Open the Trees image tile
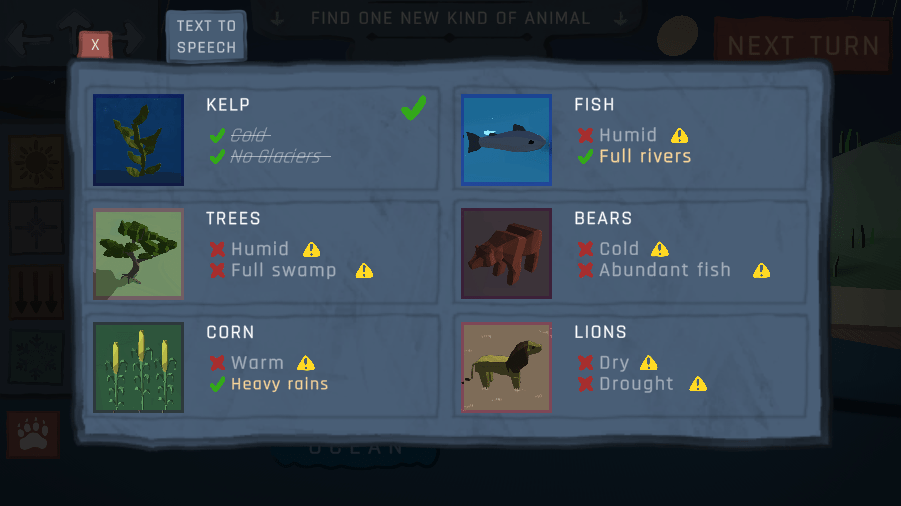The width and height of the screenshot is (901, 506). click(138, 254)
